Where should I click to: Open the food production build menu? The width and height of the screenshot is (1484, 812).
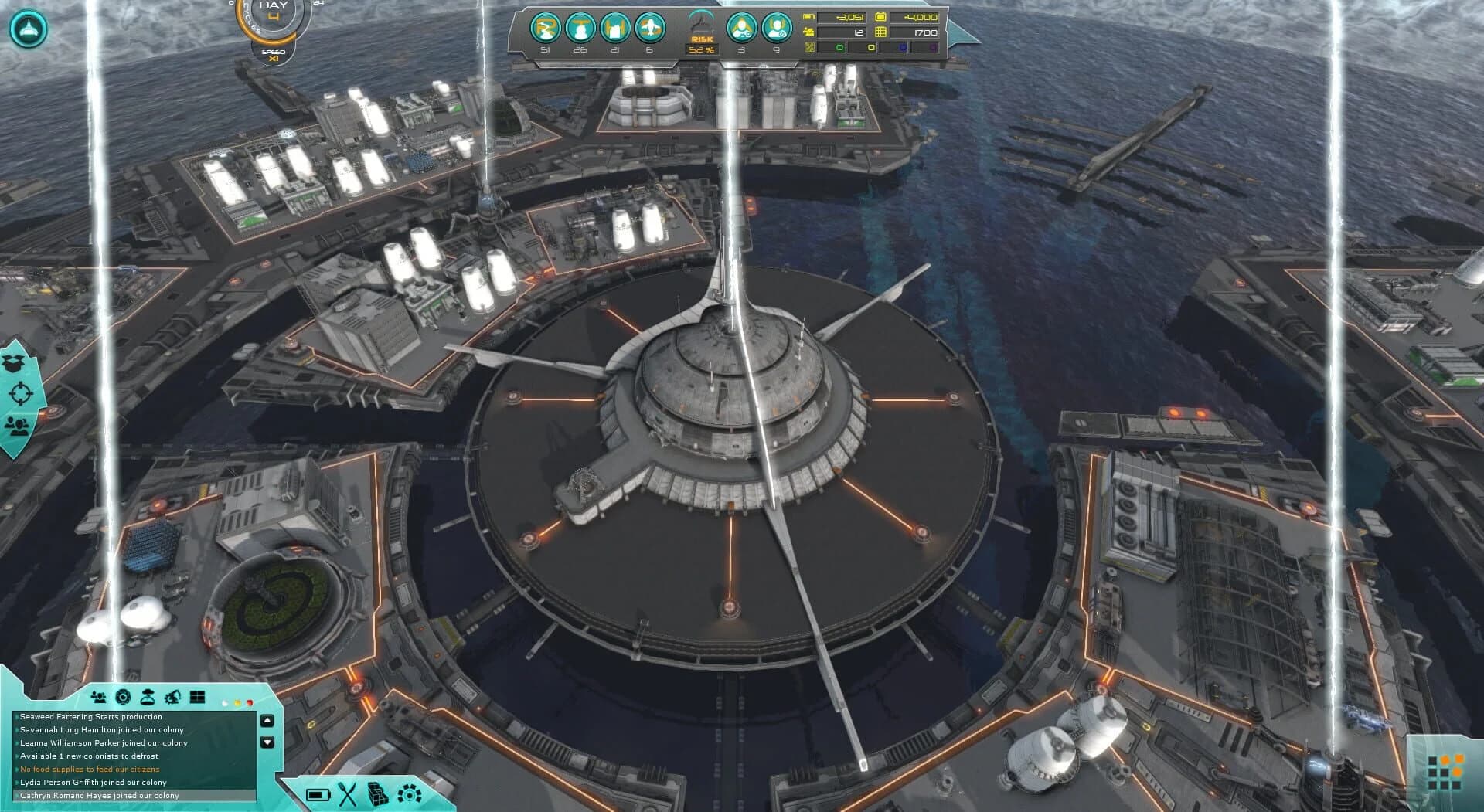point(346,795)
